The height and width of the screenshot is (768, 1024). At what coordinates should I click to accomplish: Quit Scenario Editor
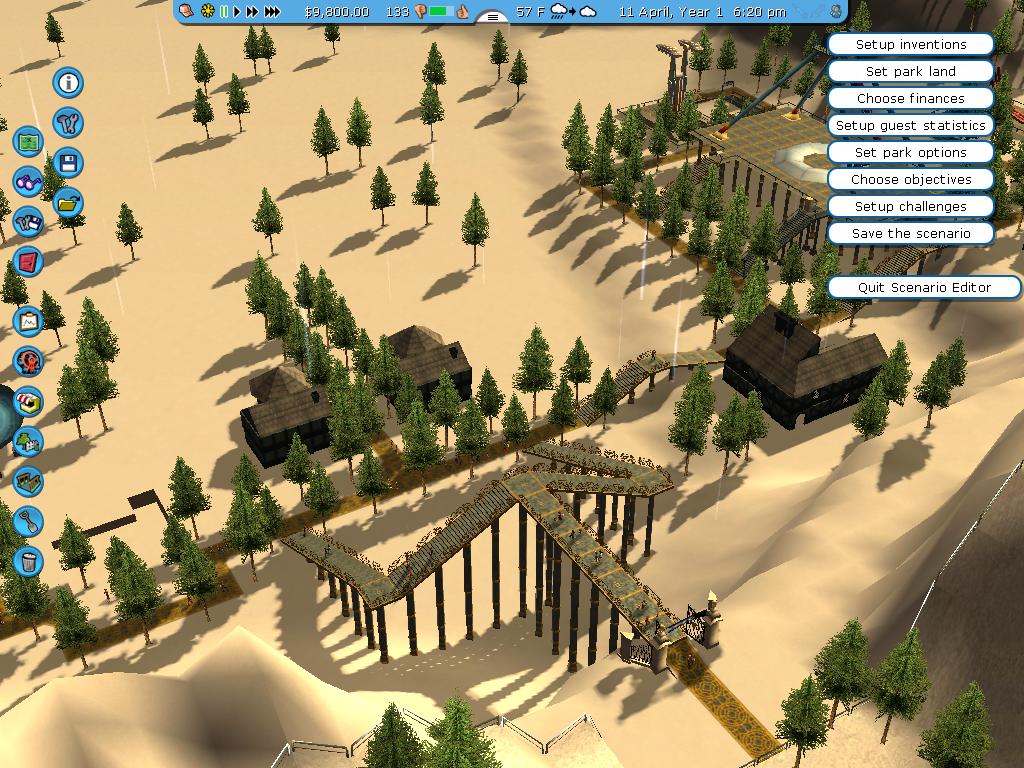pos(924,287)
